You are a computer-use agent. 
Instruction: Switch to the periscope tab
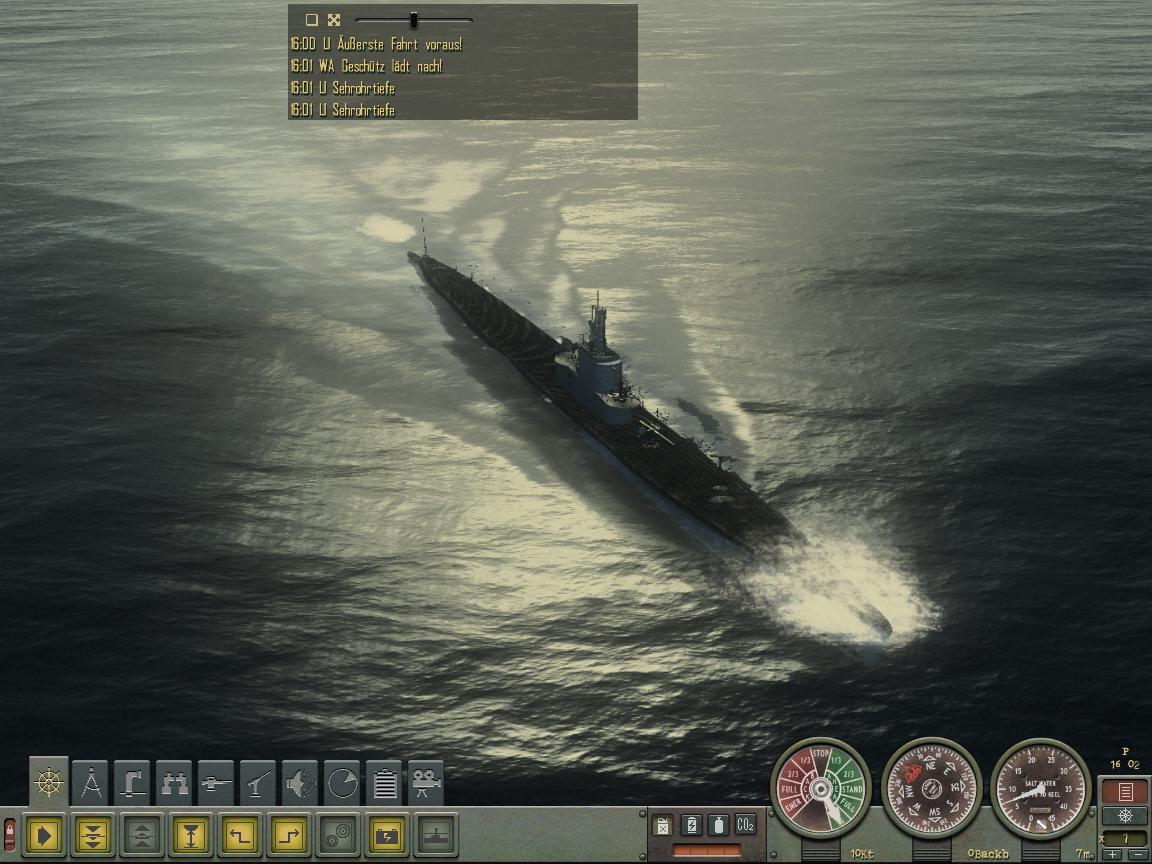[x=132, y=782]
